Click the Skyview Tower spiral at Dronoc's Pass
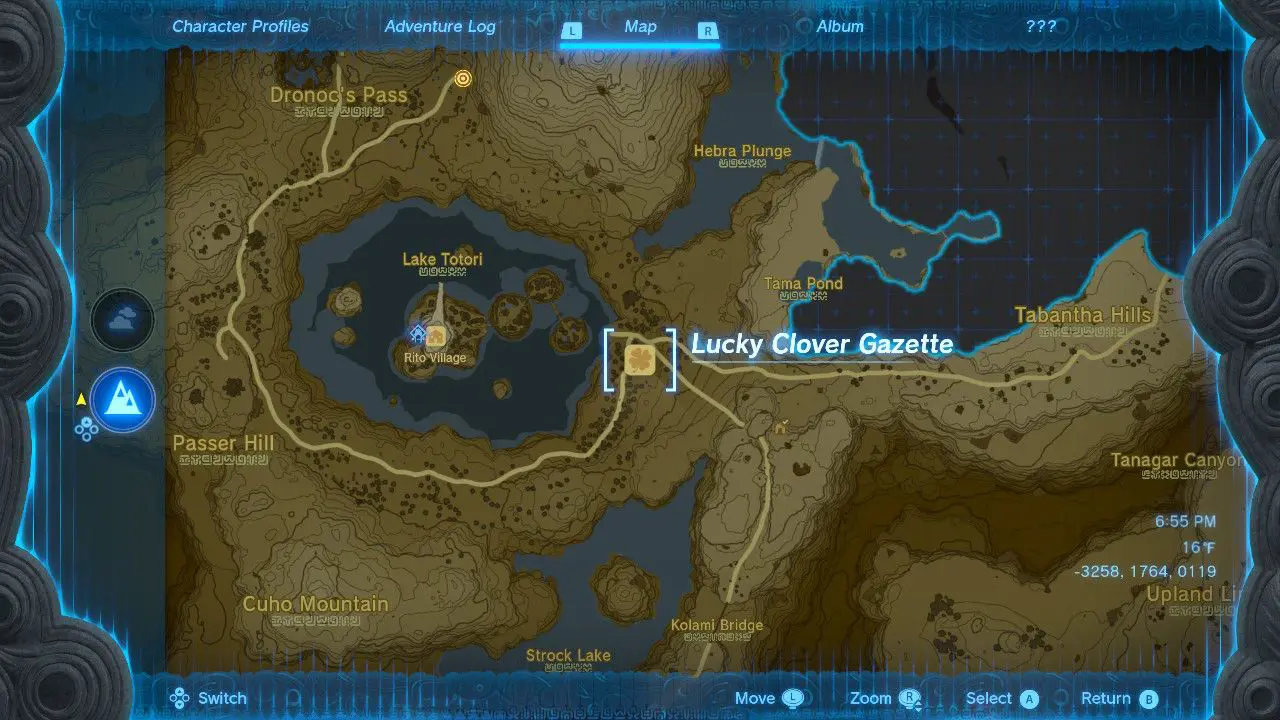The image size is (1280, 720). (x=462, y=79)
